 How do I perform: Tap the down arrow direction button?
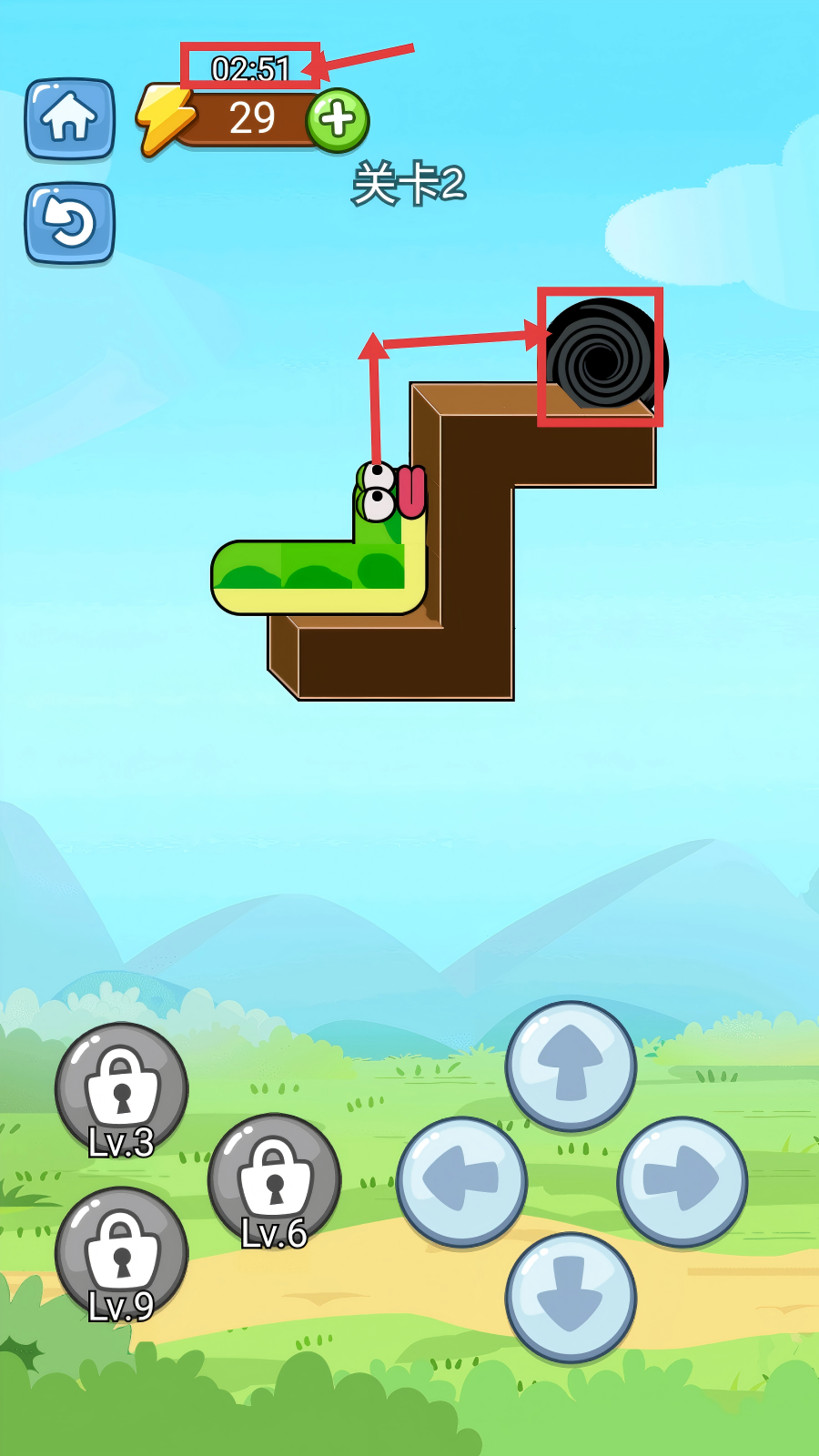click(x=571, y=1297)
